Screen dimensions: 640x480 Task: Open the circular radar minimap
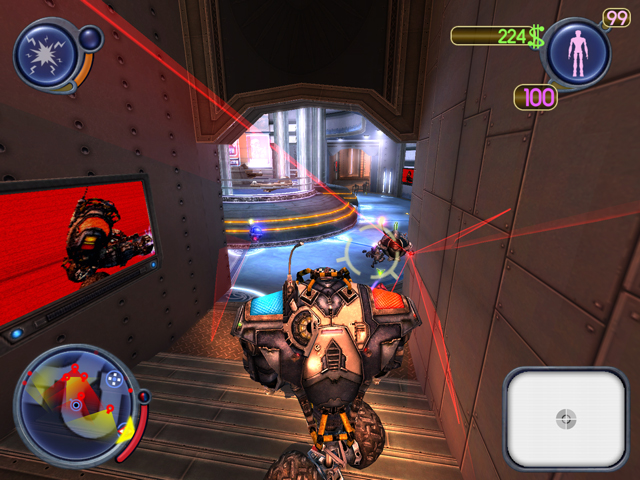pos(75,405)
